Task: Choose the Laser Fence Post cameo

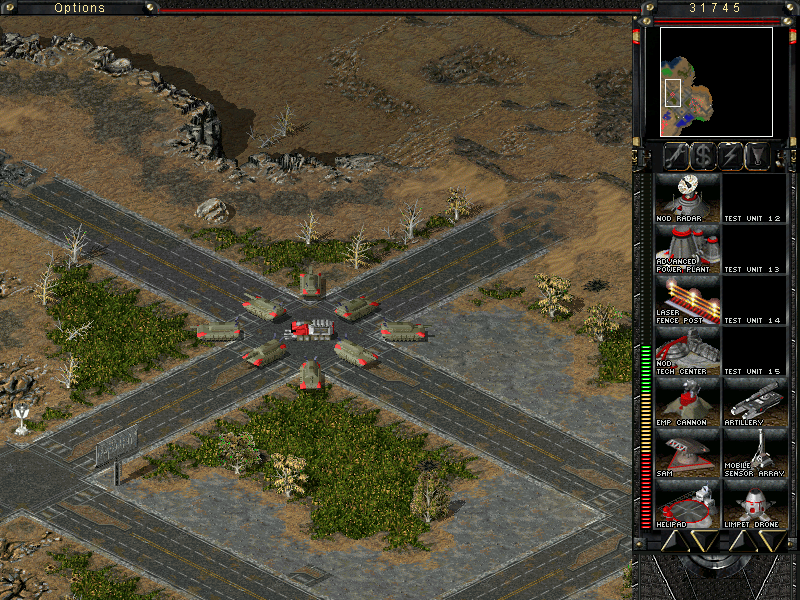Action: [687, 299]
